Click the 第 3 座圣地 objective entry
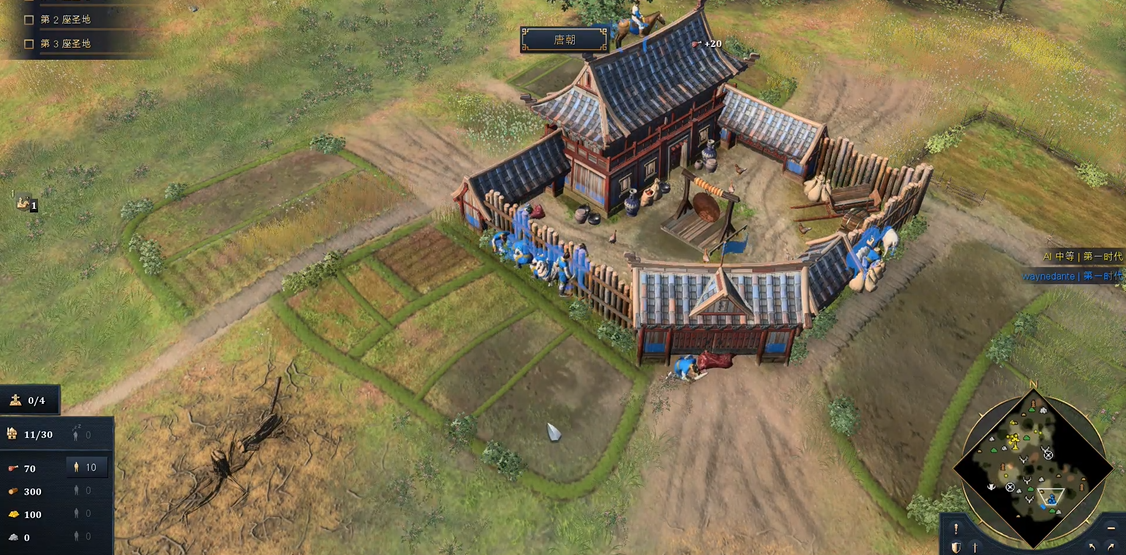 pos(65,44)
